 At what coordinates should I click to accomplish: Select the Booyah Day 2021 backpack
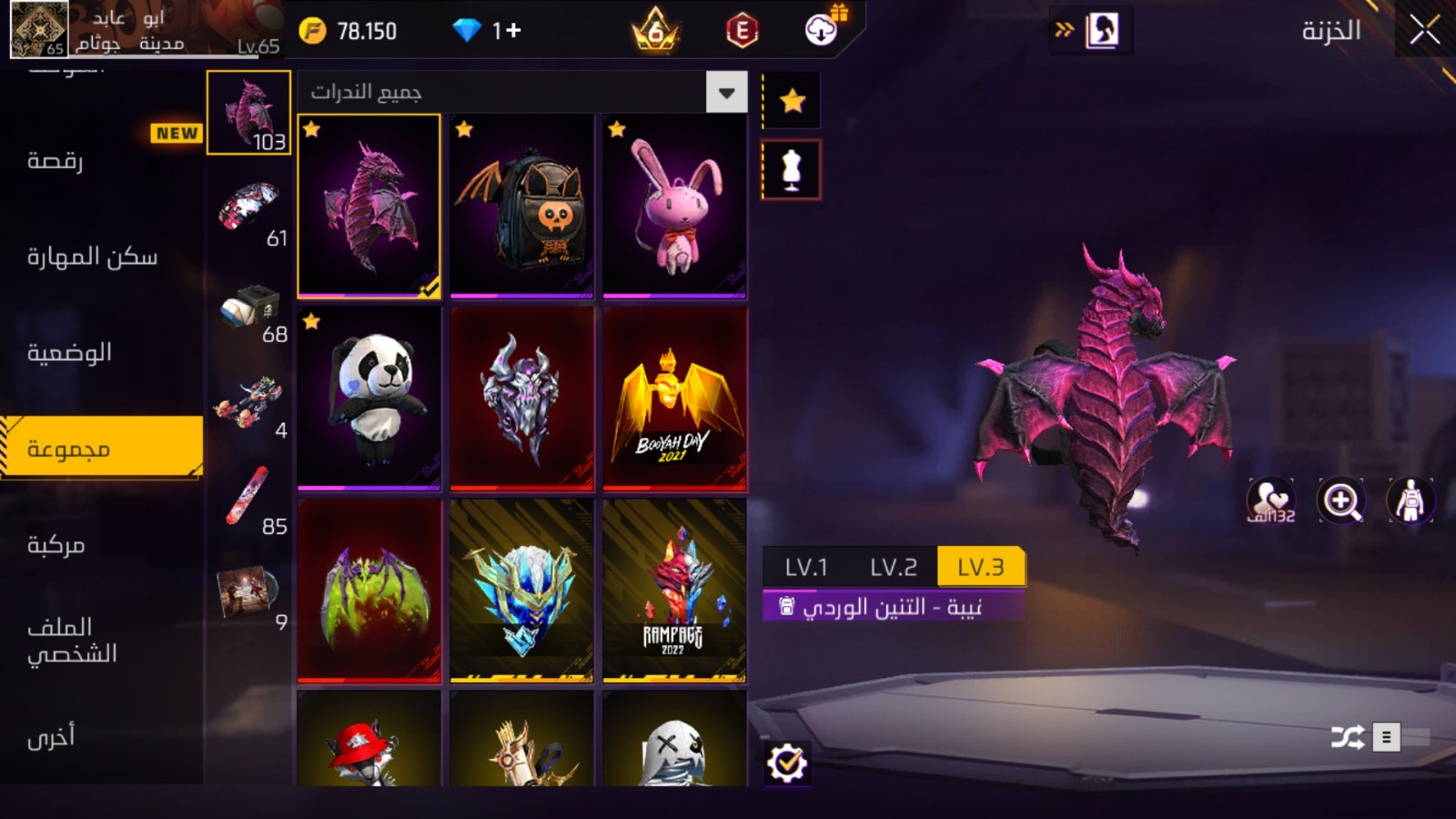(x=674, y=399)
